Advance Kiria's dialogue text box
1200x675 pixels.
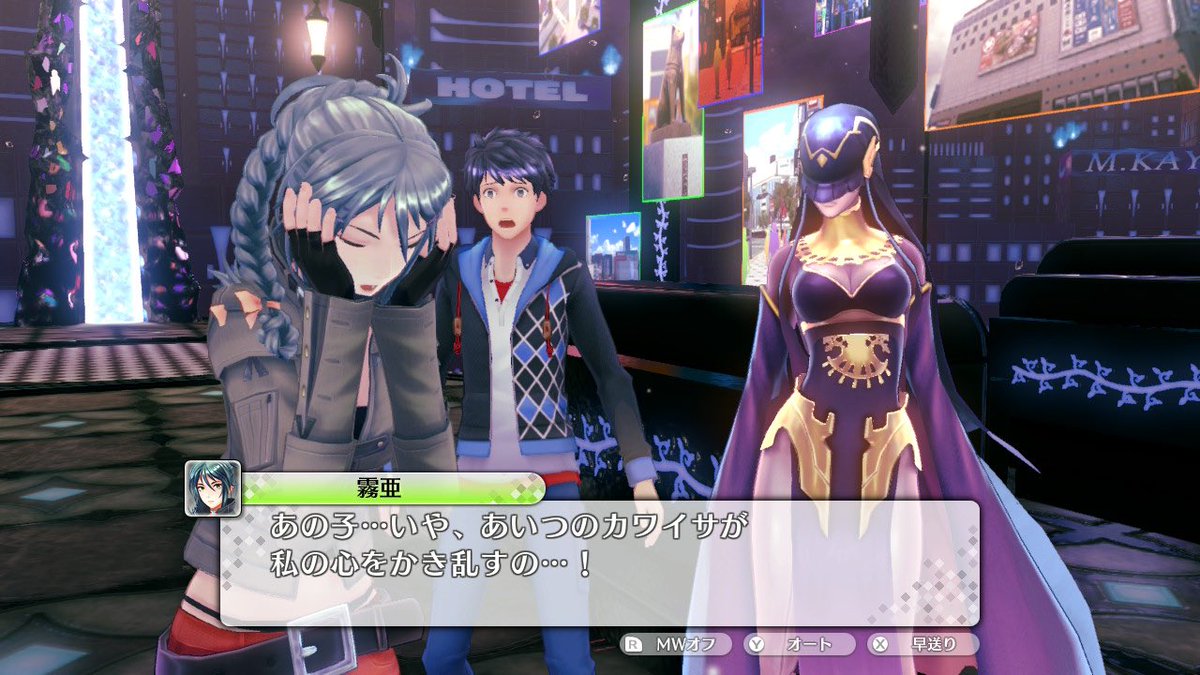pos(598,561)
